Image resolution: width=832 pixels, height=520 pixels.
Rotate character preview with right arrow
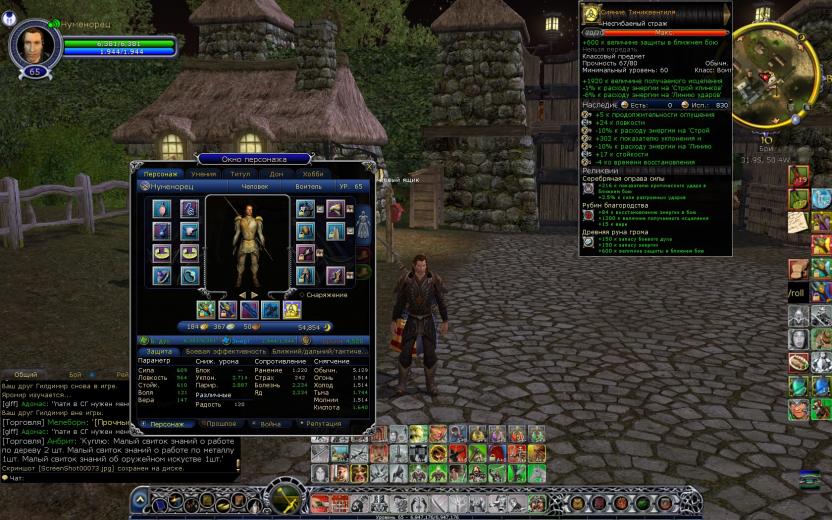(254, 295)
